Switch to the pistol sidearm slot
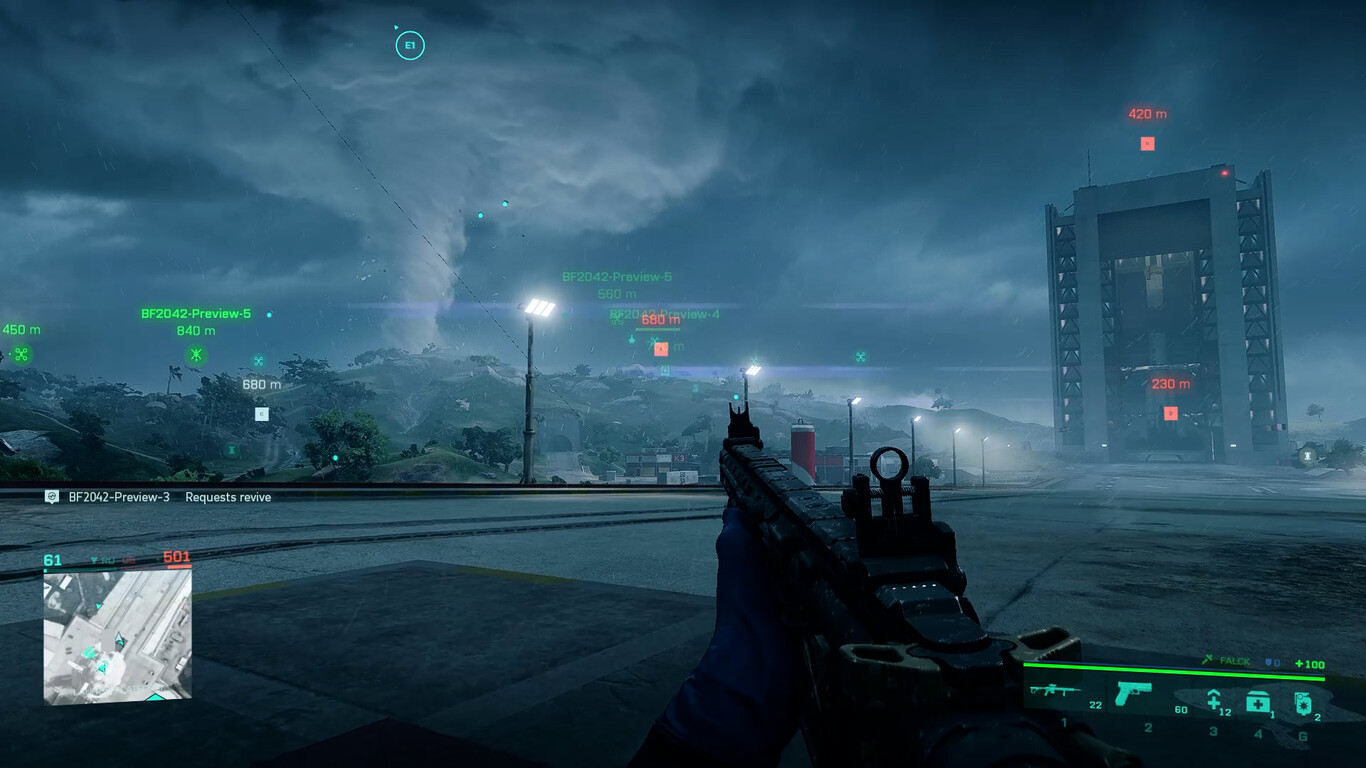The height and width of the screenshot is (768, 1366). click(x=1133, y=692)
